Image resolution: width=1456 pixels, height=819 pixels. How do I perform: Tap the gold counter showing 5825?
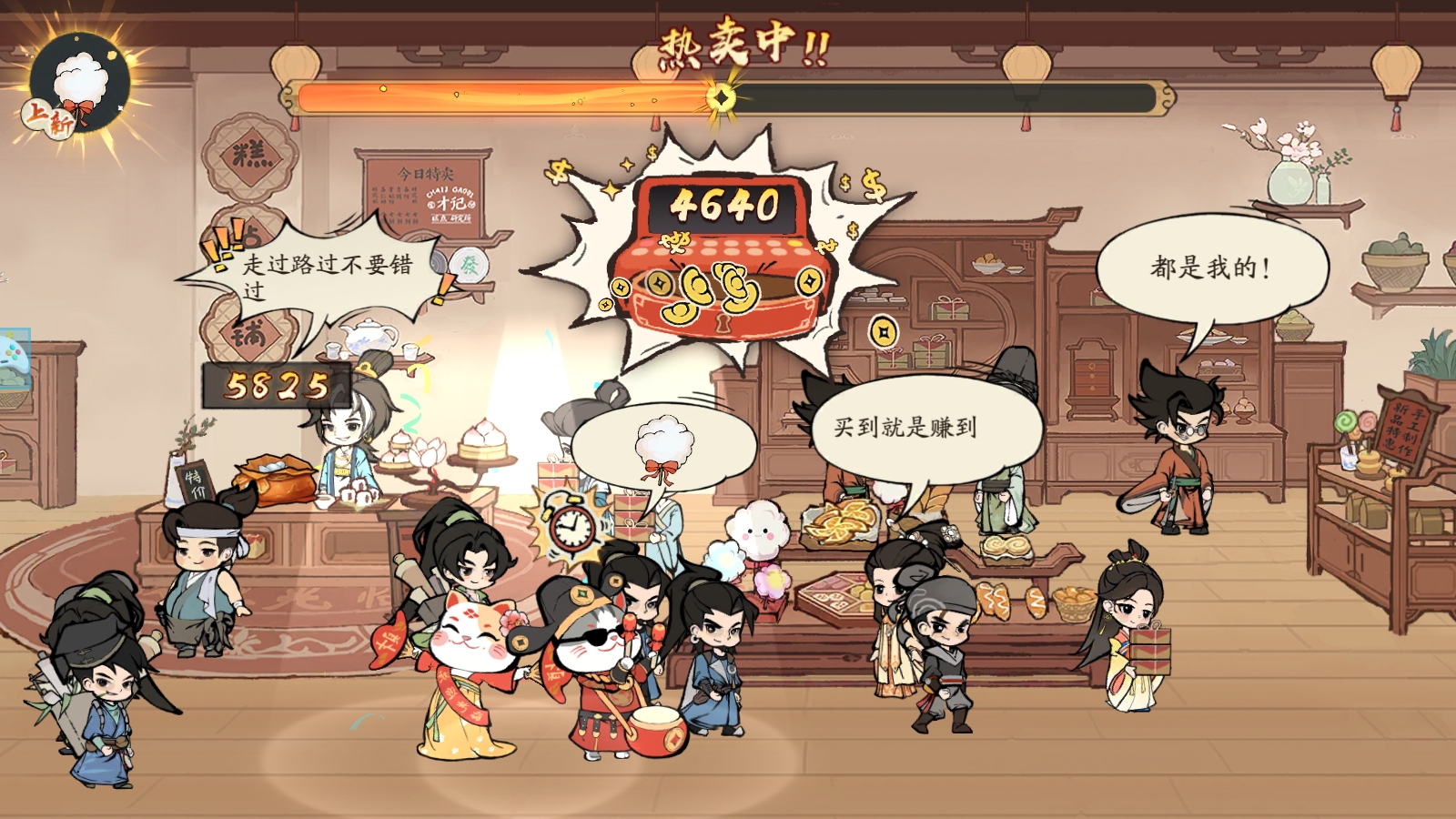(x=278, y=387)
